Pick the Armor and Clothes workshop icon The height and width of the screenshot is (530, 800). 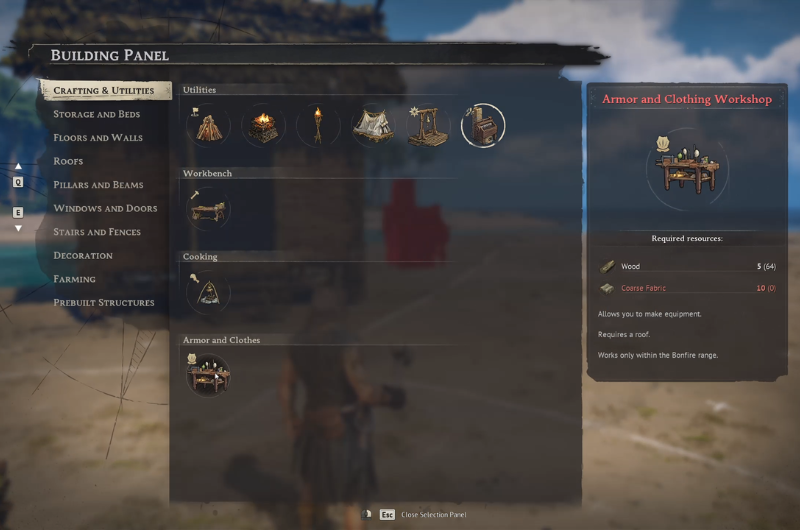click(x=208, y=374)
